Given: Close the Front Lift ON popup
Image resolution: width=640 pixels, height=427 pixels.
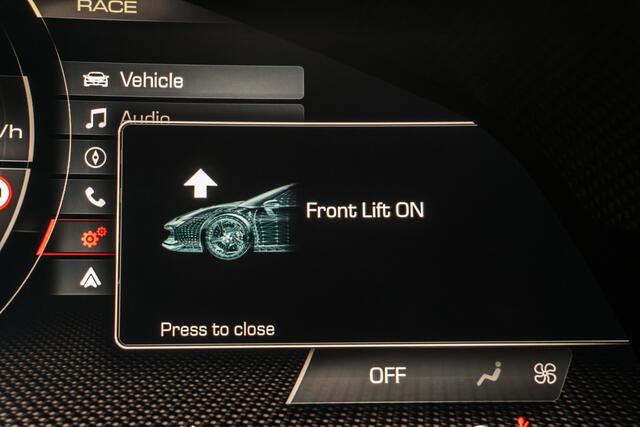Looking at the screenshot, I should pos(217,329).
